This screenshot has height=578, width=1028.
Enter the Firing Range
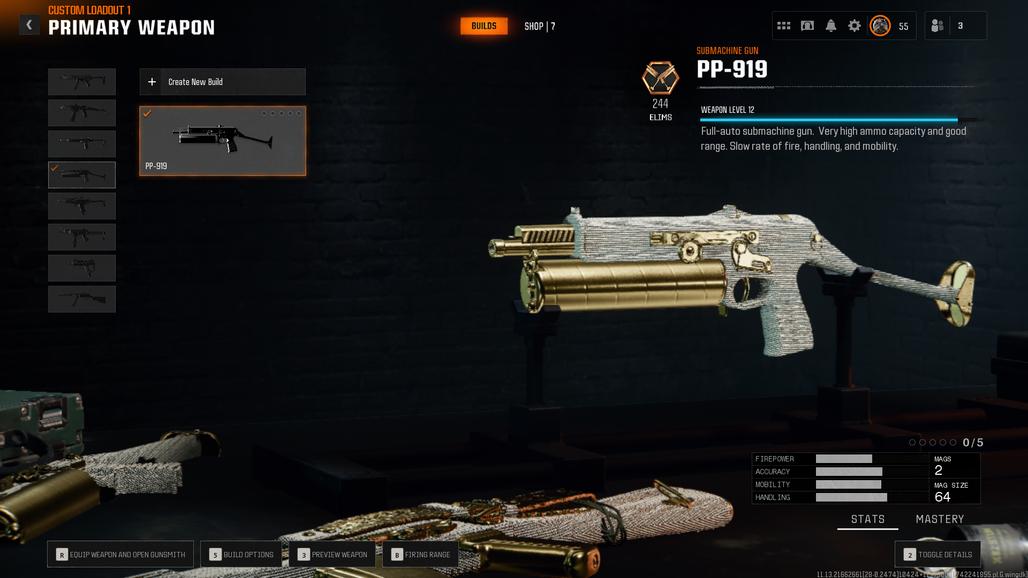click(421, 554)
